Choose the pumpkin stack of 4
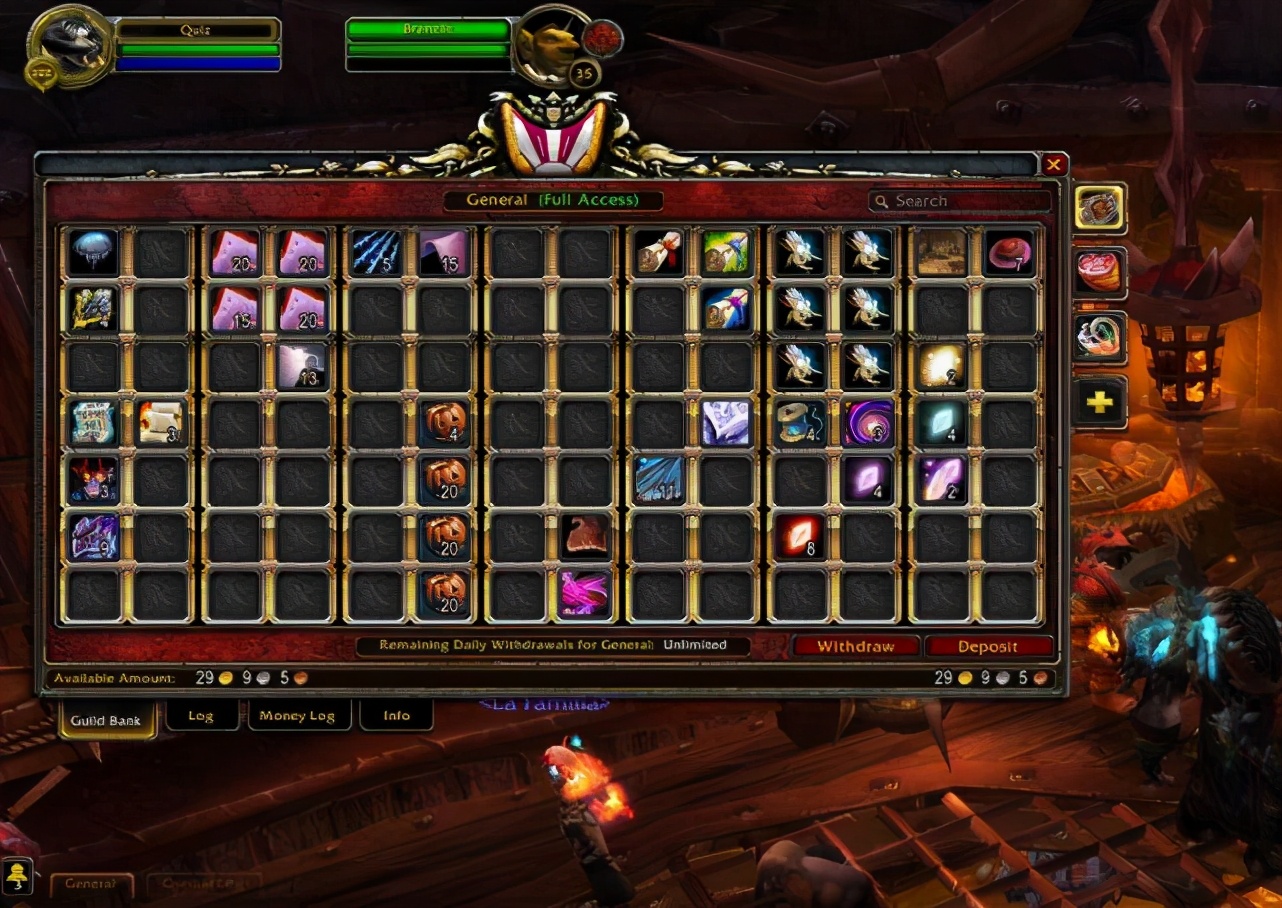The width and height of the screenshot is (1282, 908). tap(444, 423)
